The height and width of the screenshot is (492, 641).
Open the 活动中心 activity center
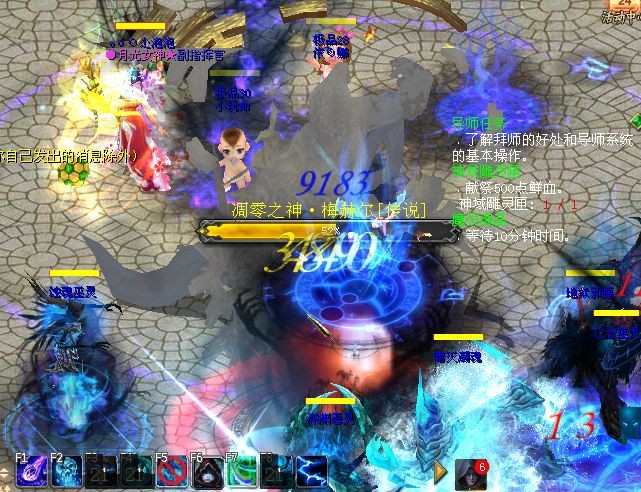coord(621,14)
